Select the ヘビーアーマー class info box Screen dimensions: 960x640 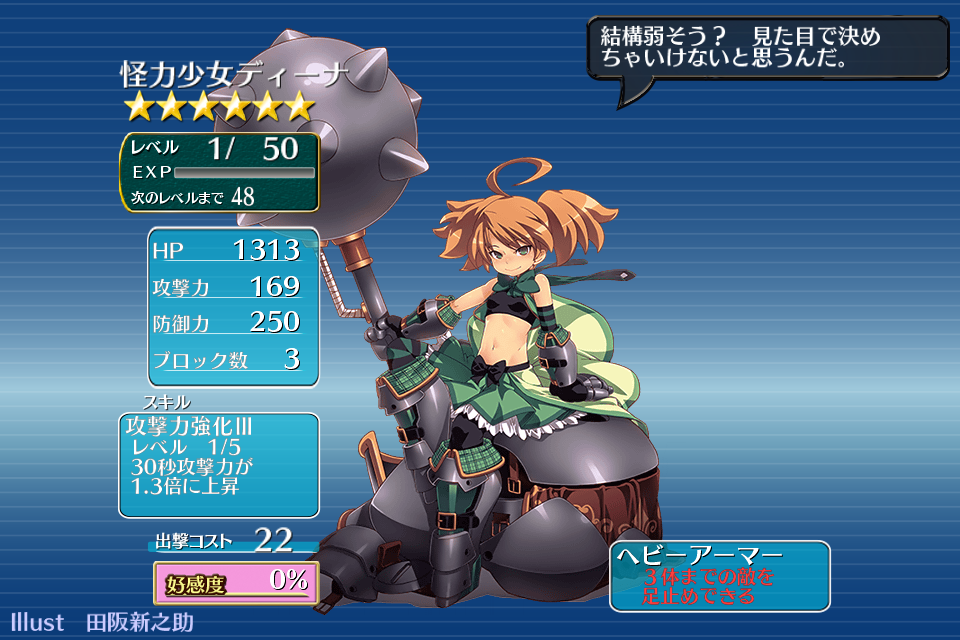[x=719, y=576]
